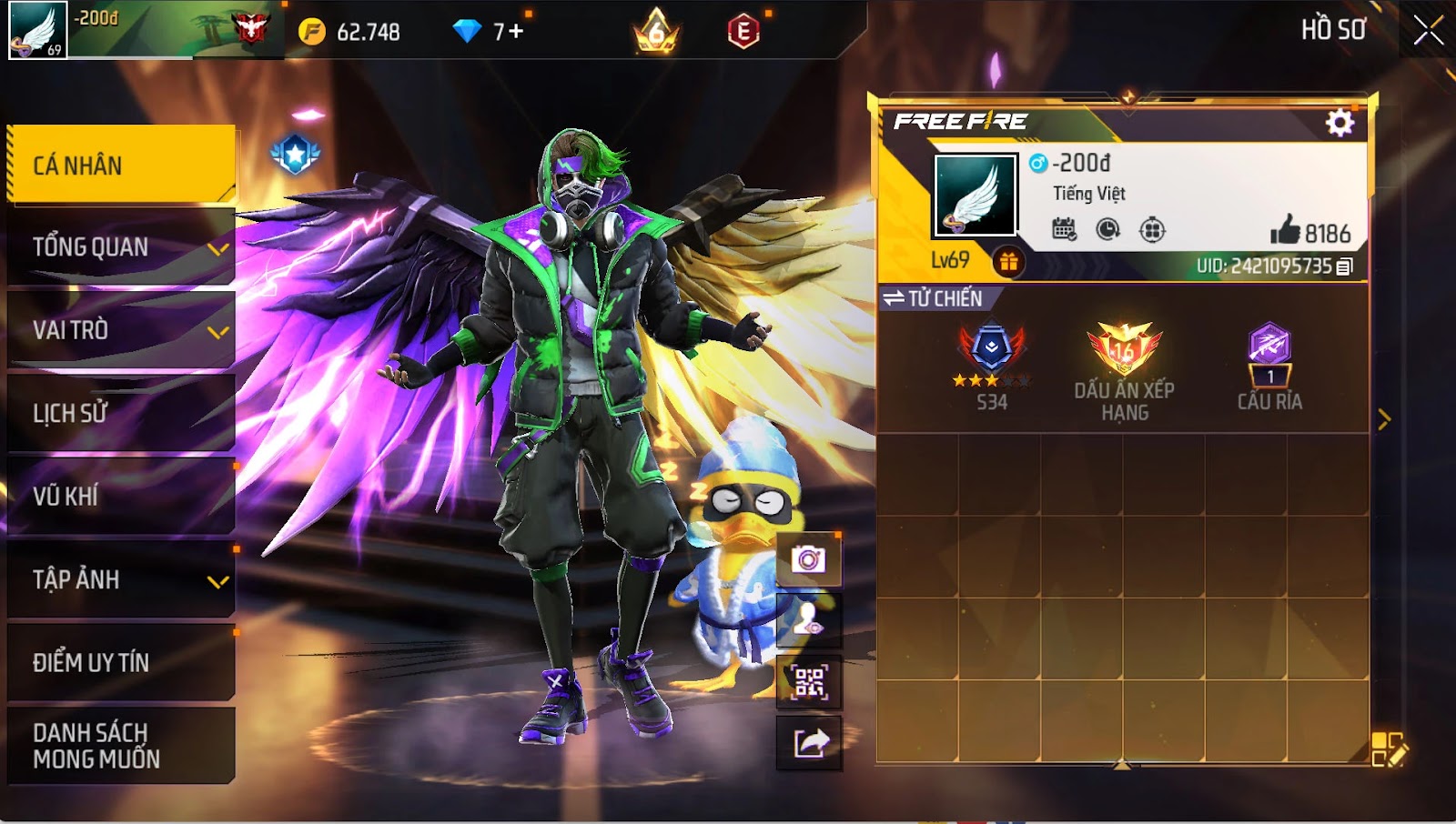Image resolution: width=1456 pixels, height=824 pixels.
Task: Tap the share arrow button
Action: [x=808, y=743]
